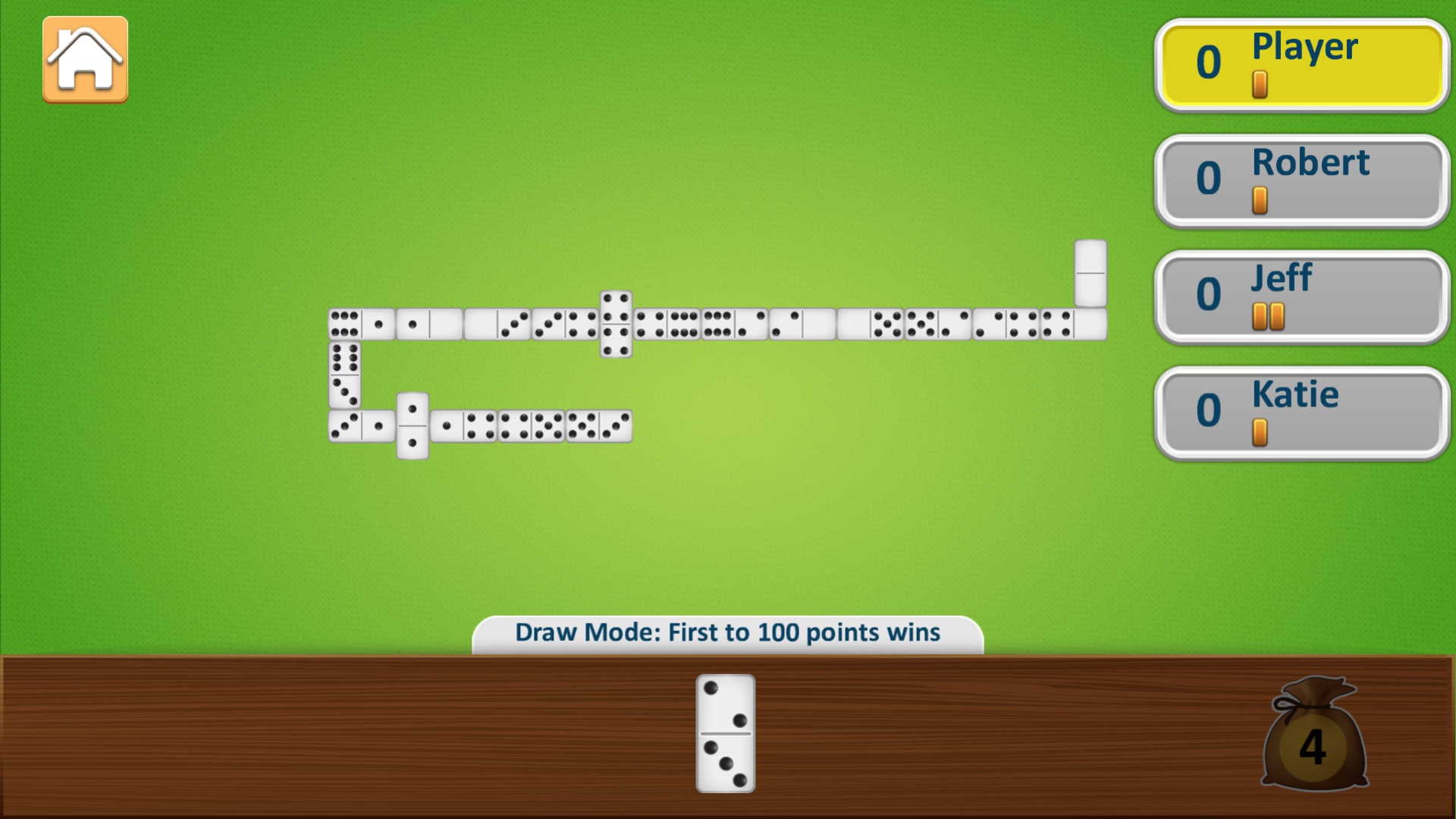The image size is (1456, 819).
Task: Click Katie's orange tile counter
Action: coord(1261,432)
